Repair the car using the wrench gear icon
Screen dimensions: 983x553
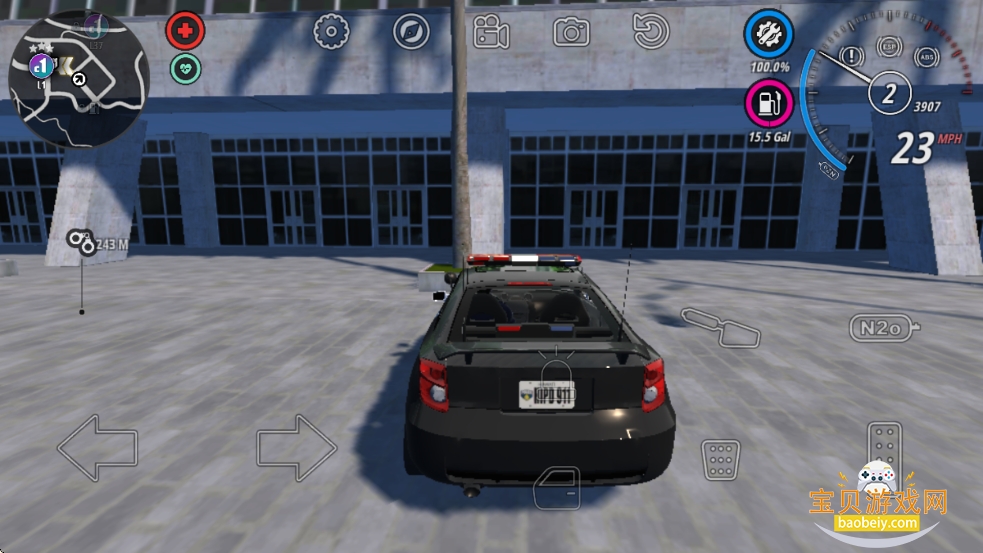click(x=768, y=36)
